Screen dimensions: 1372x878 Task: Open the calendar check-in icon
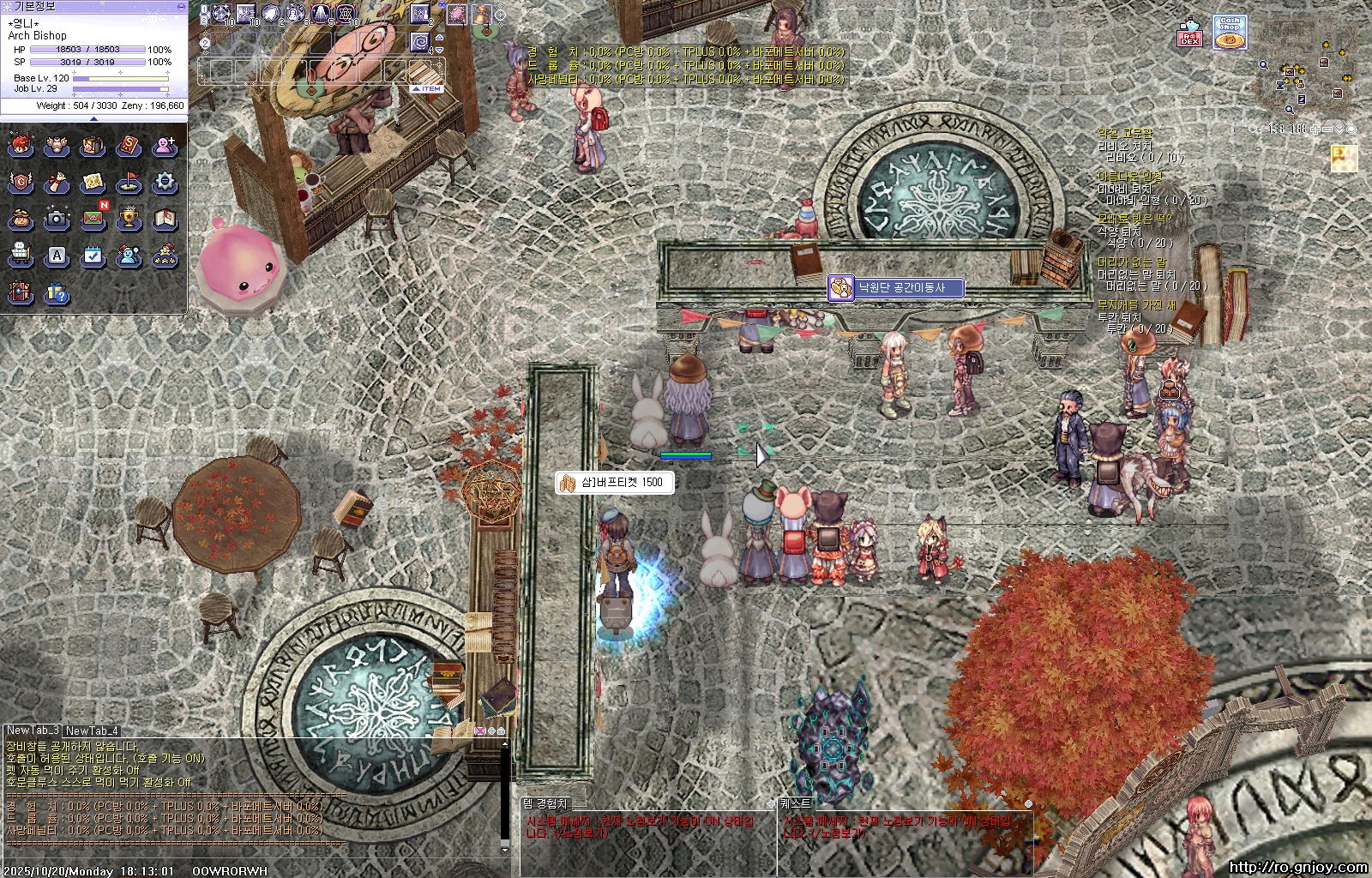(93, 256)
